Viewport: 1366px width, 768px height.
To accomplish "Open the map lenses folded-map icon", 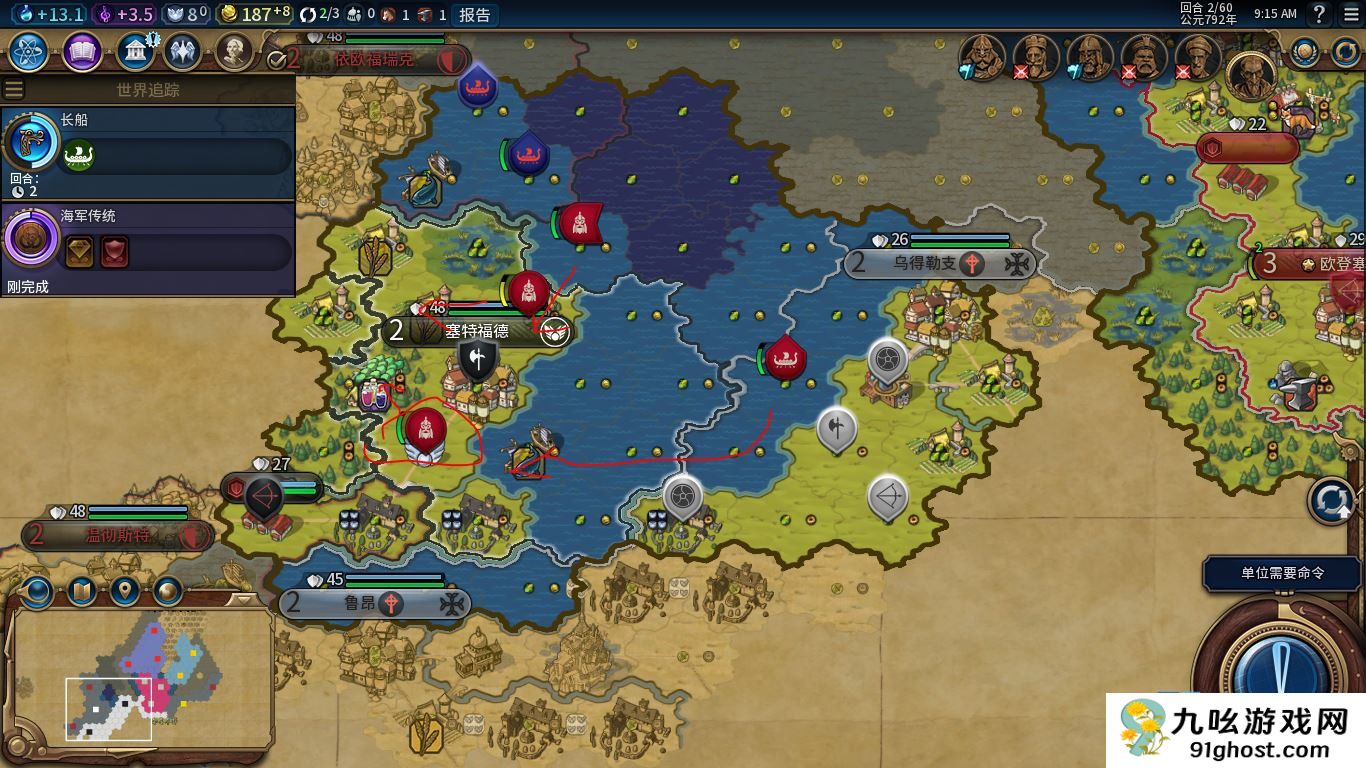I will (80, 592).
